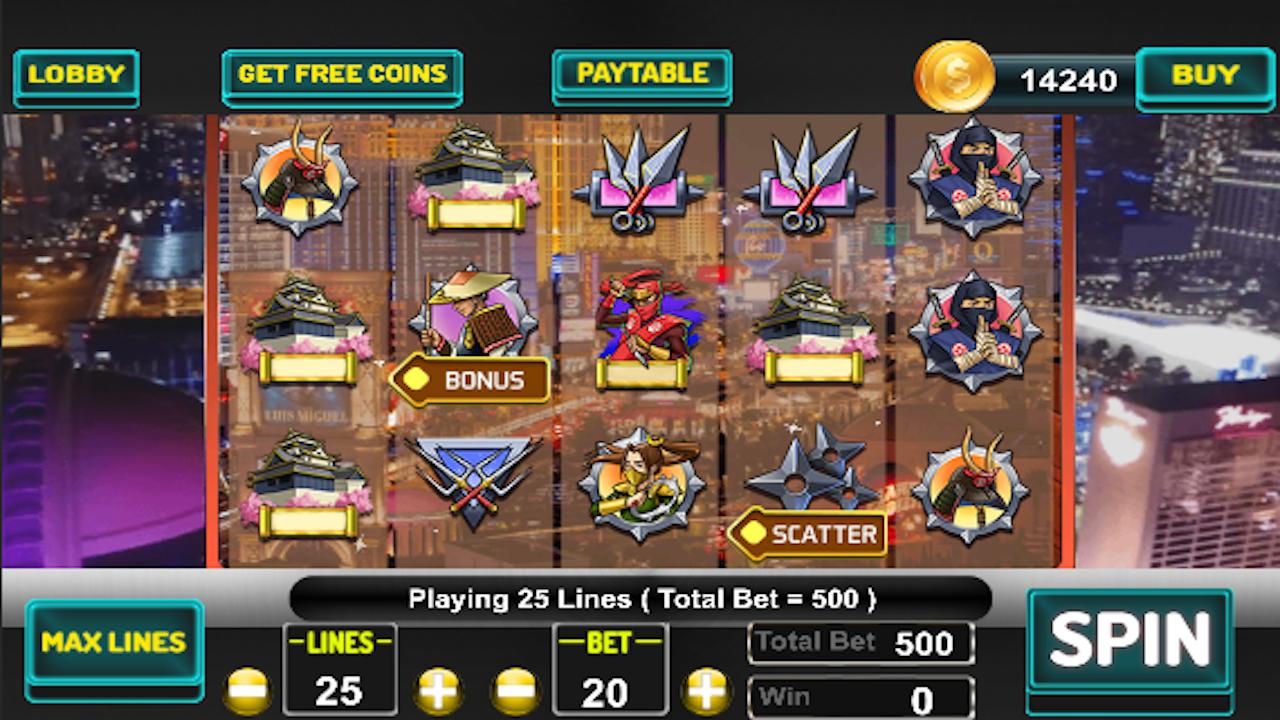
Task: Click the farmer BONUS symbol on second reel
Action: coord(473,320)
